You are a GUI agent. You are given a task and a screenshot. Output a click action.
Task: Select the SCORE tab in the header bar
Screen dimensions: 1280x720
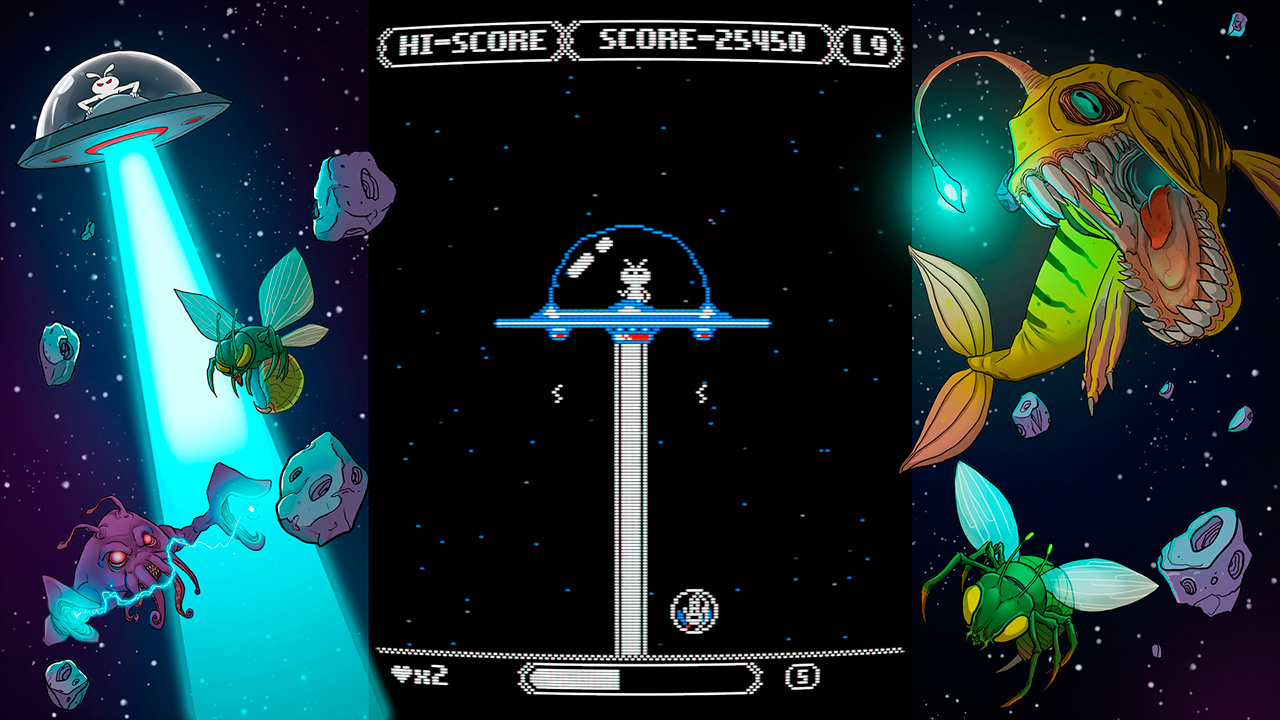(700, 38)
